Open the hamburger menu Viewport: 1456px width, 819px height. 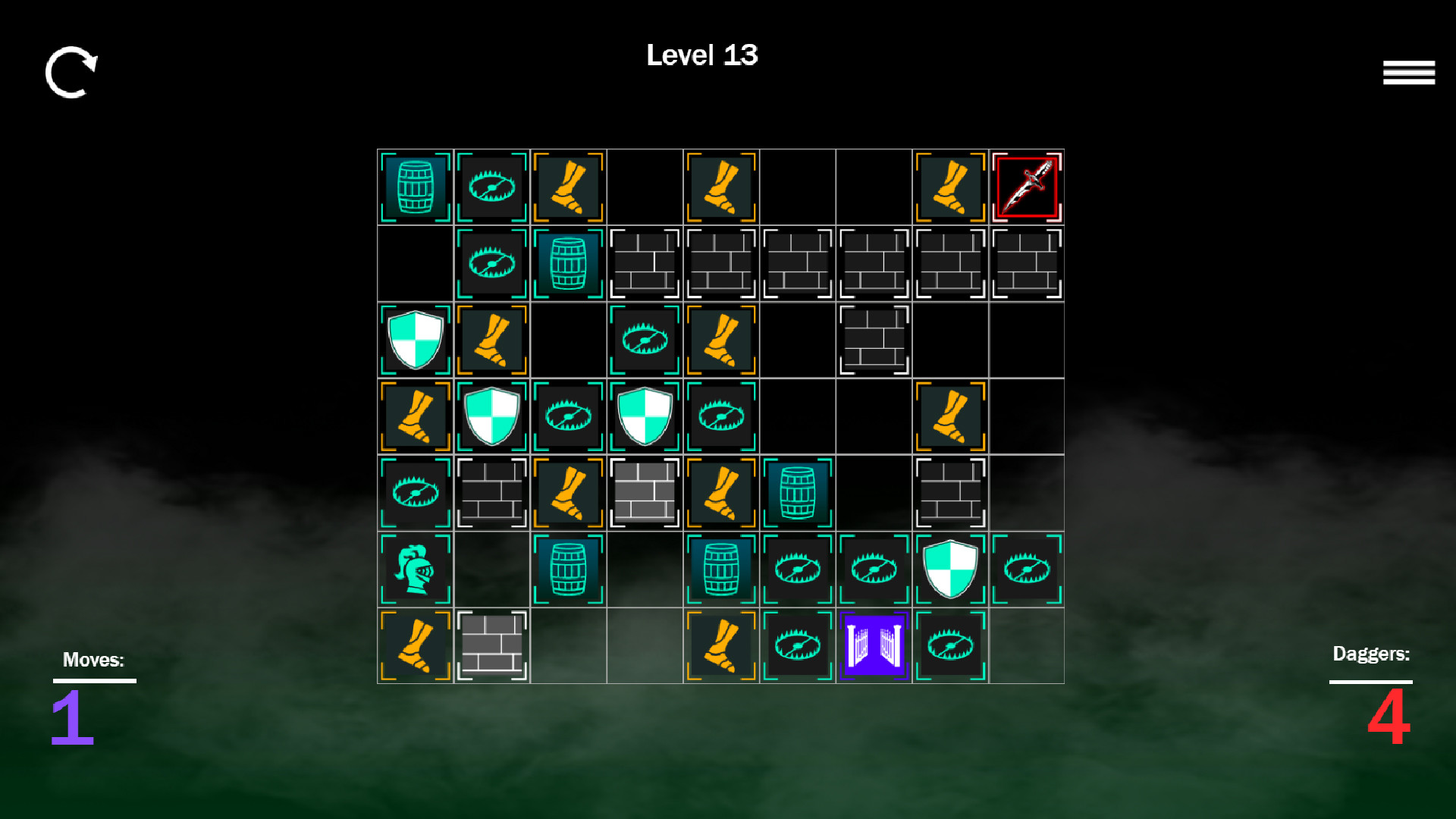(1409, 72)
